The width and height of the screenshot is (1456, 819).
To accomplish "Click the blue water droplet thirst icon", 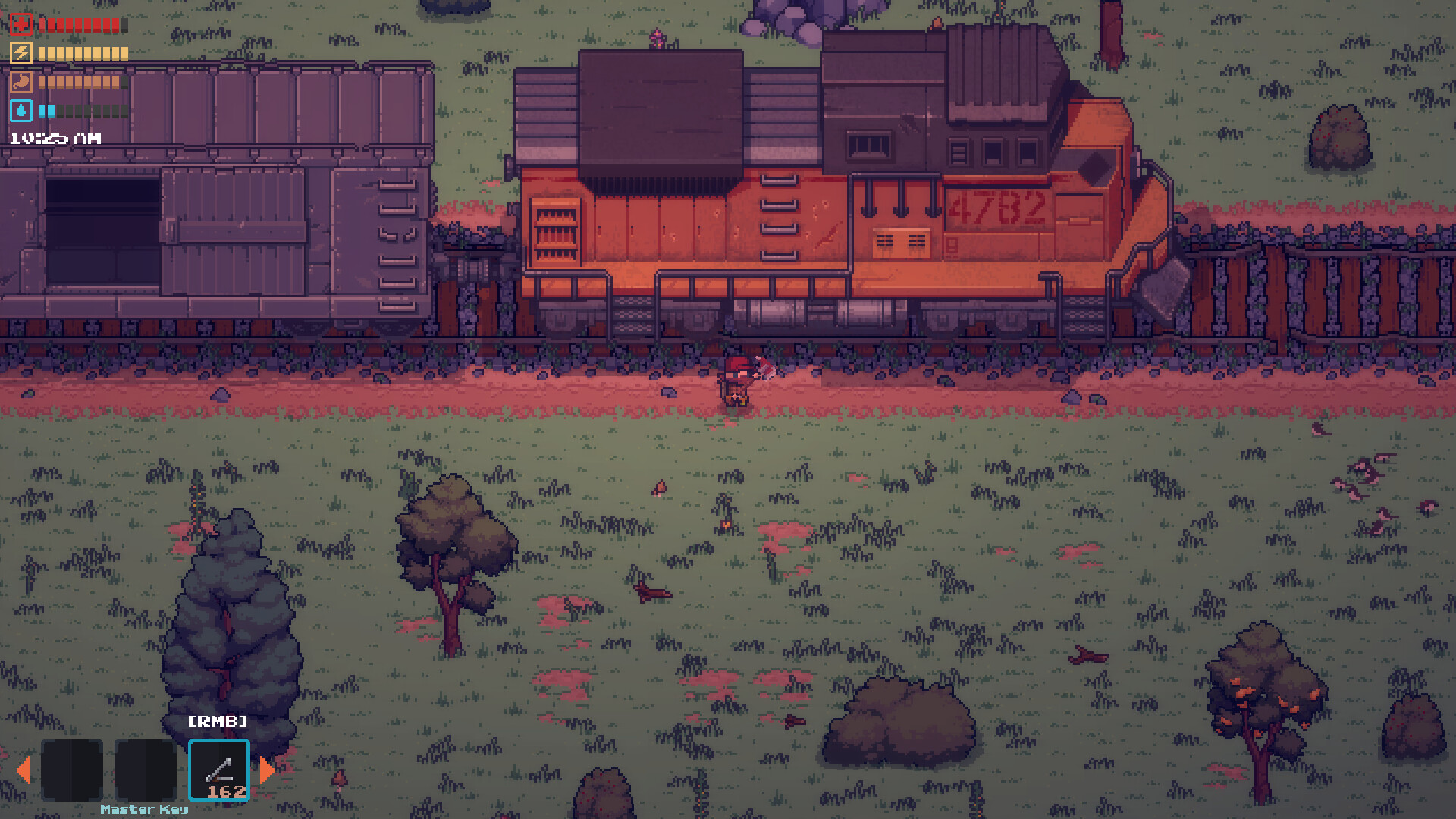I will point(21,110).
